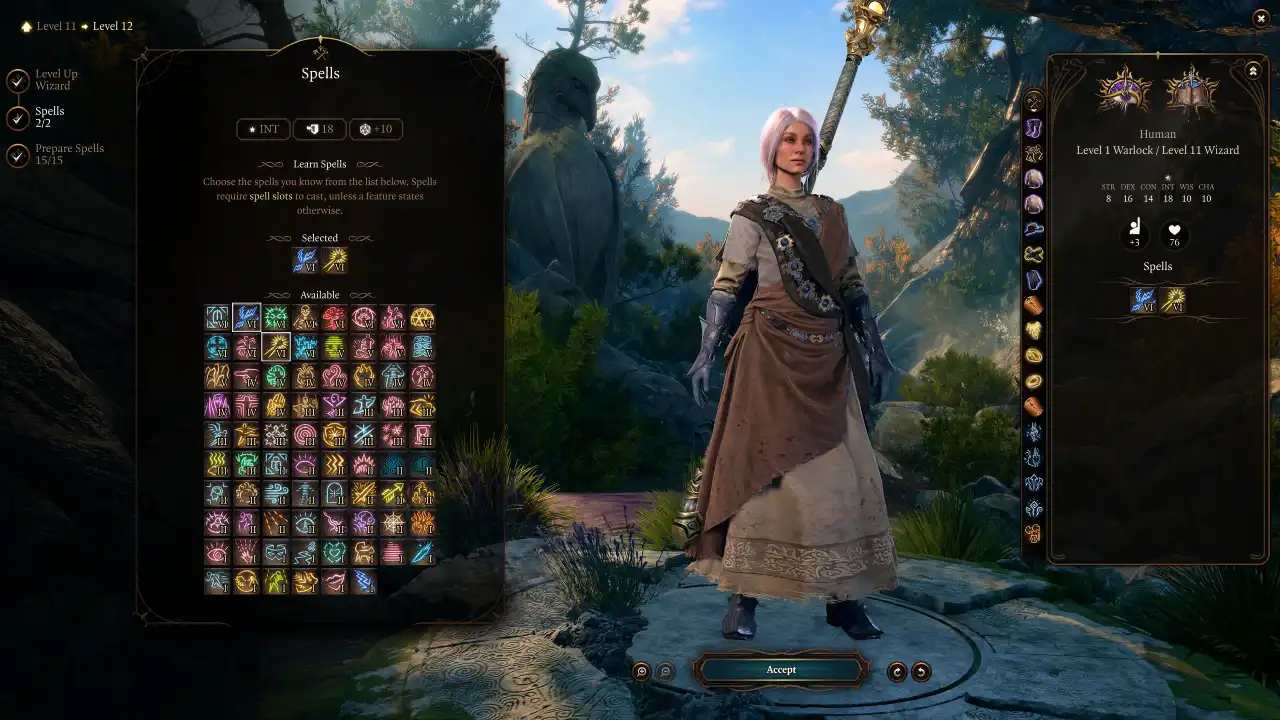
Task: Accept the level up choices
Action: pos(781,670)
